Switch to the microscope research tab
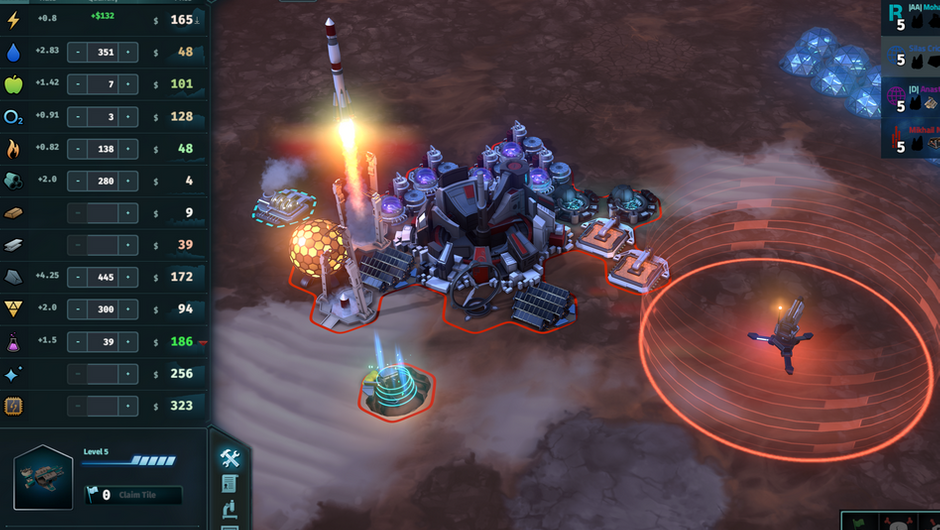The width and height of the screenshot is (940, 530). coord(229,509)
